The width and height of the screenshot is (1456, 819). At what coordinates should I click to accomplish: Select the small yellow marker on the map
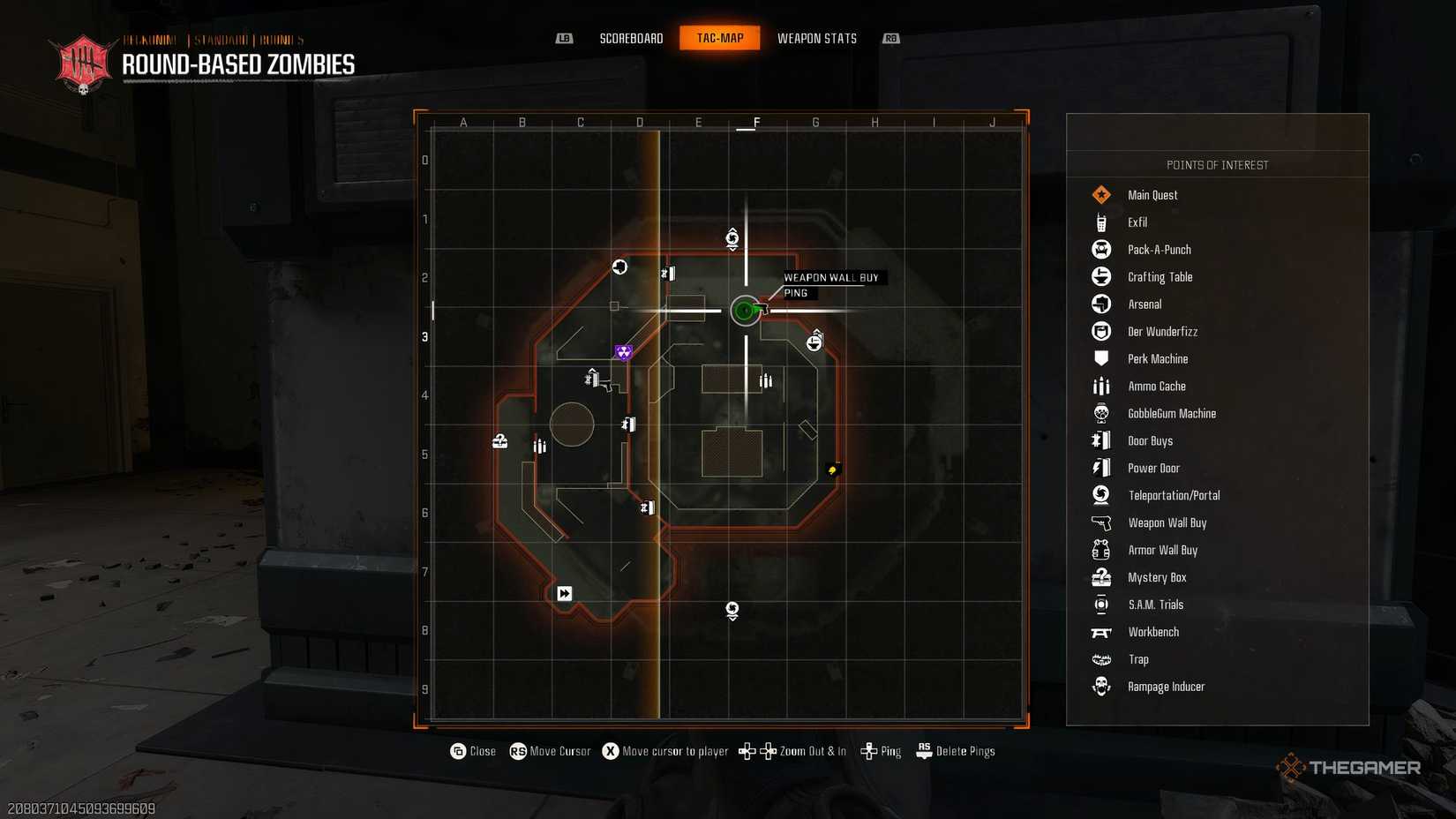pyautogui.click(x=832, y=470)
